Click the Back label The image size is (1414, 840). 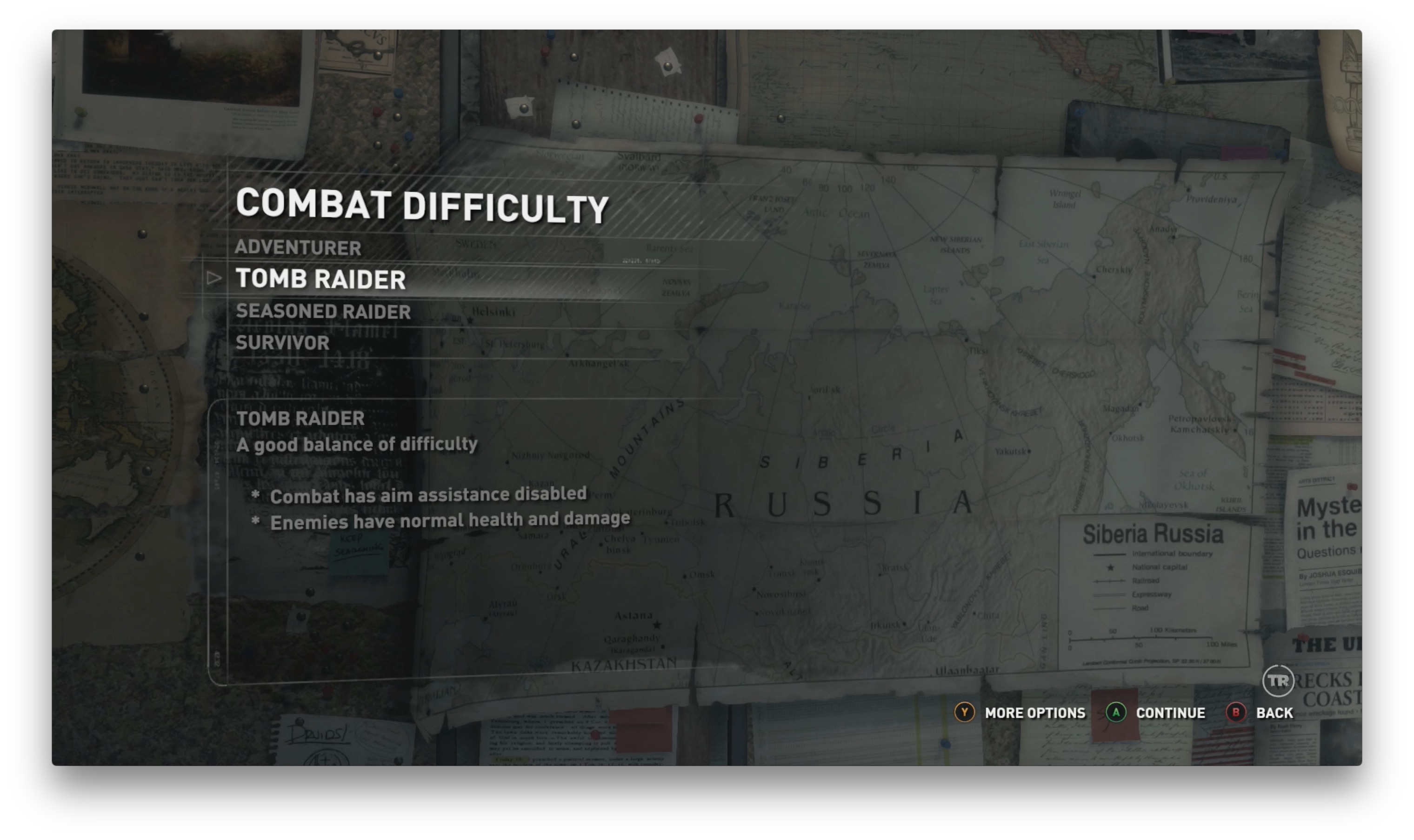point(1274,713)
